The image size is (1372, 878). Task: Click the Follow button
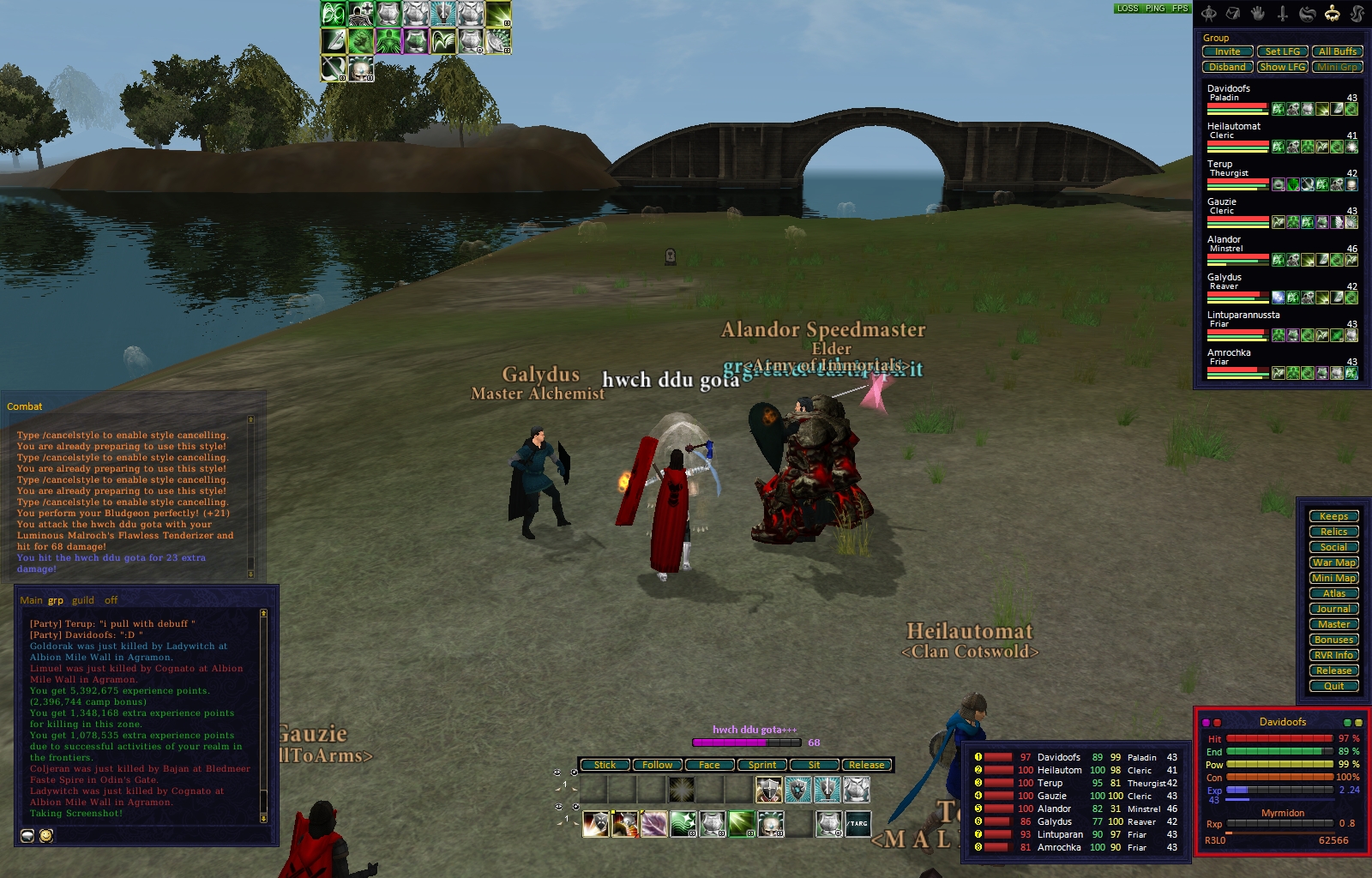[x=657, y=765]
